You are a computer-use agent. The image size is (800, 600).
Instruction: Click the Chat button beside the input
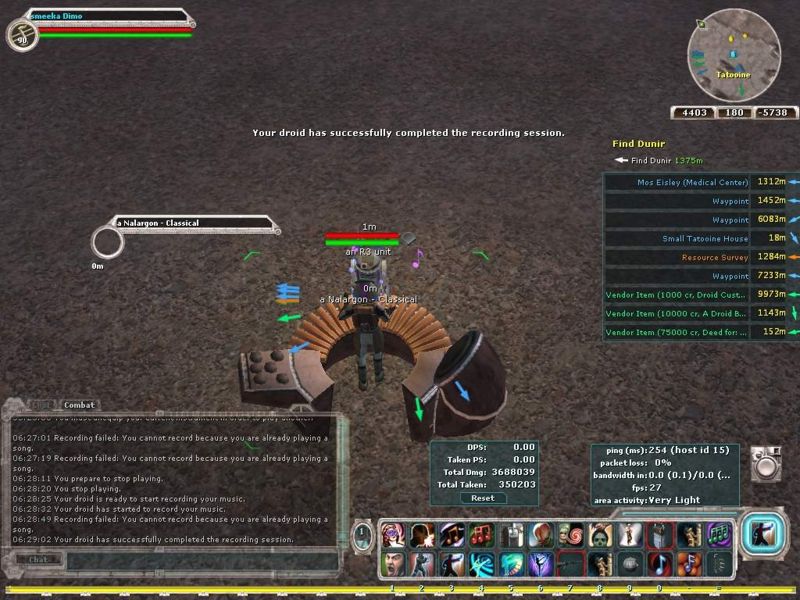(x=39, y=560)
